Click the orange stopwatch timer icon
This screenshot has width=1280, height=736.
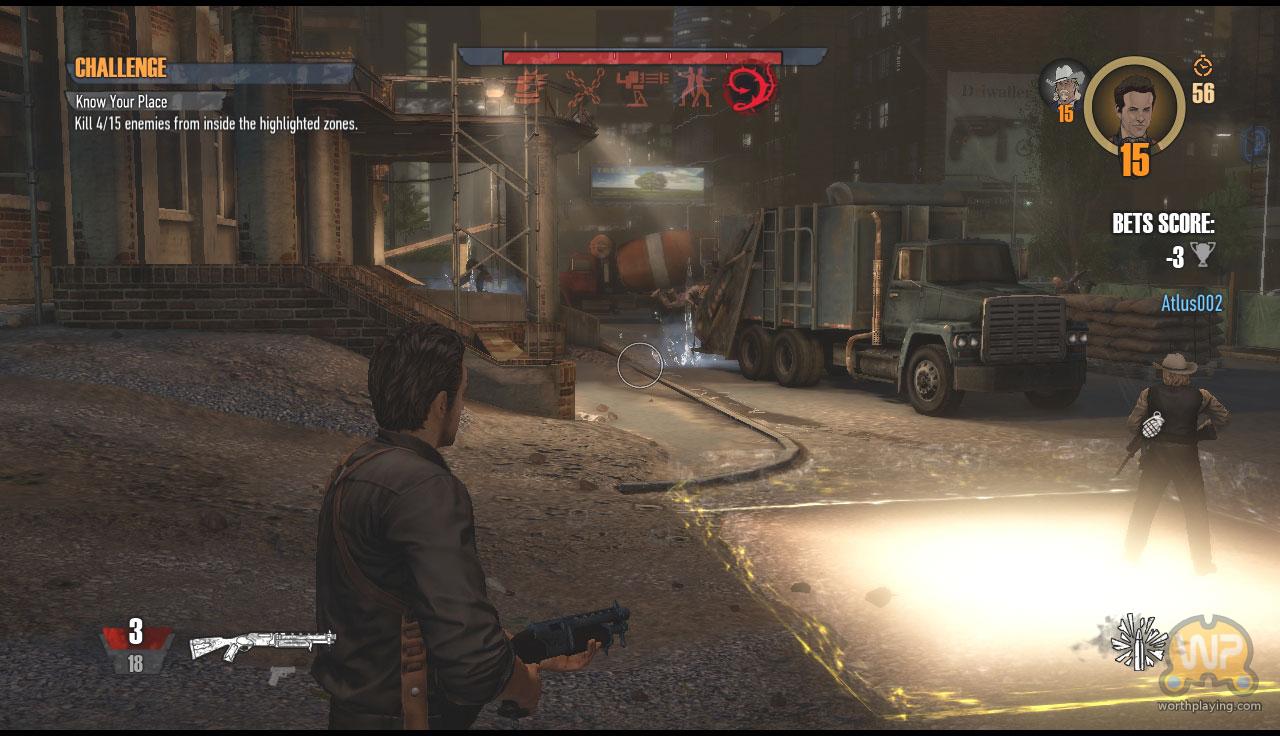pyautogui.click(x=1203, y=66)
